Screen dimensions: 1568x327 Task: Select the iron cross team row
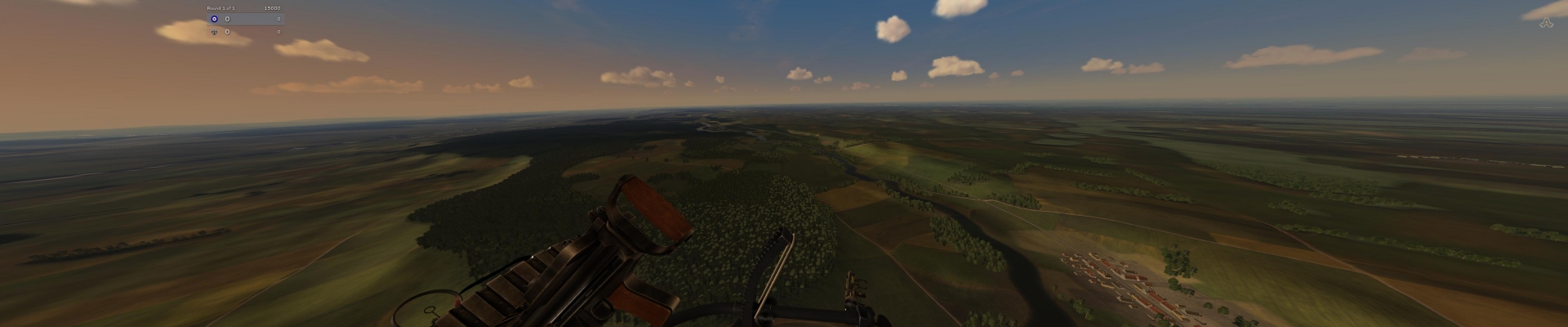(245, 32)
